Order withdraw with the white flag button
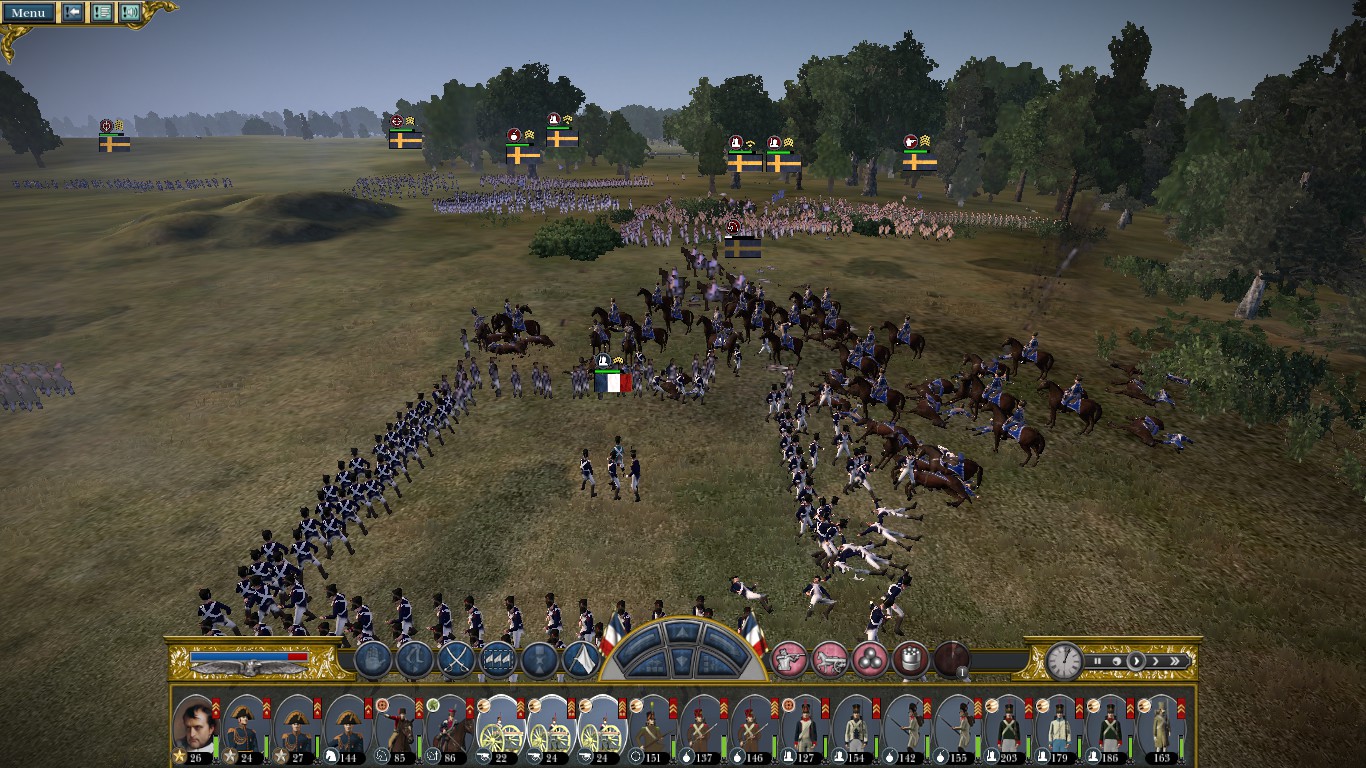The width and height of the screenshot is (1366, 768). pos(581,659)
